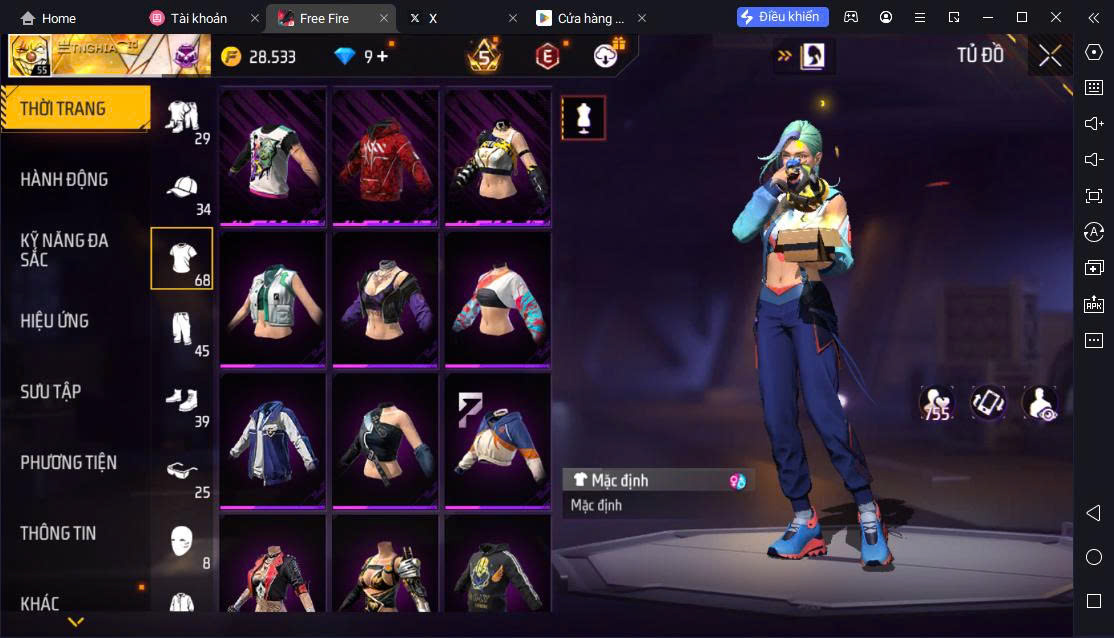Pick the white skull graphic t-shirt
The width and height of the screenshot is (1114, 638).
click(x=272, y=155)
